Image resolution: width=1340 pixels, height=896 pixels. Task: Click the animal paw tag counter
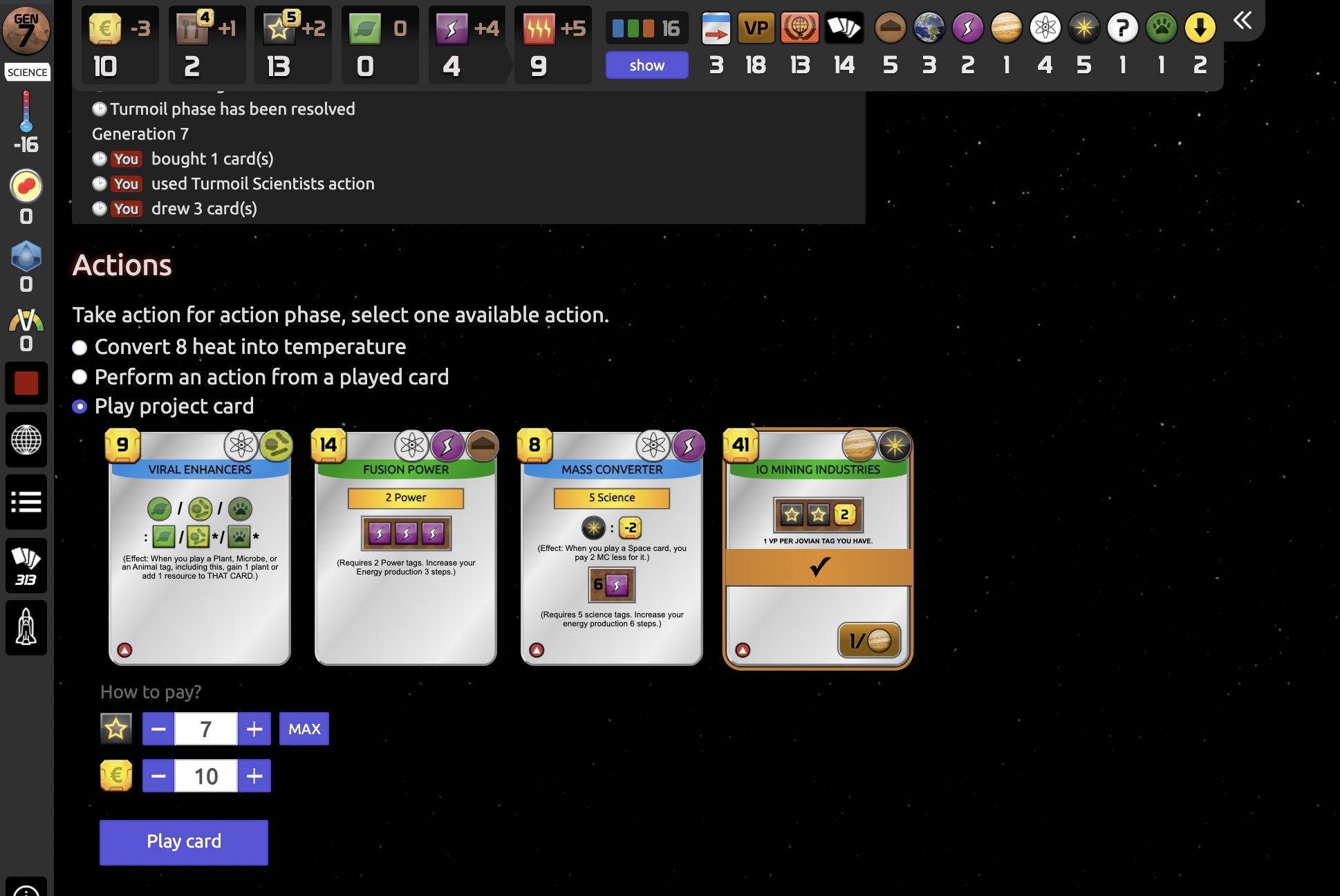coord(1161,28)
